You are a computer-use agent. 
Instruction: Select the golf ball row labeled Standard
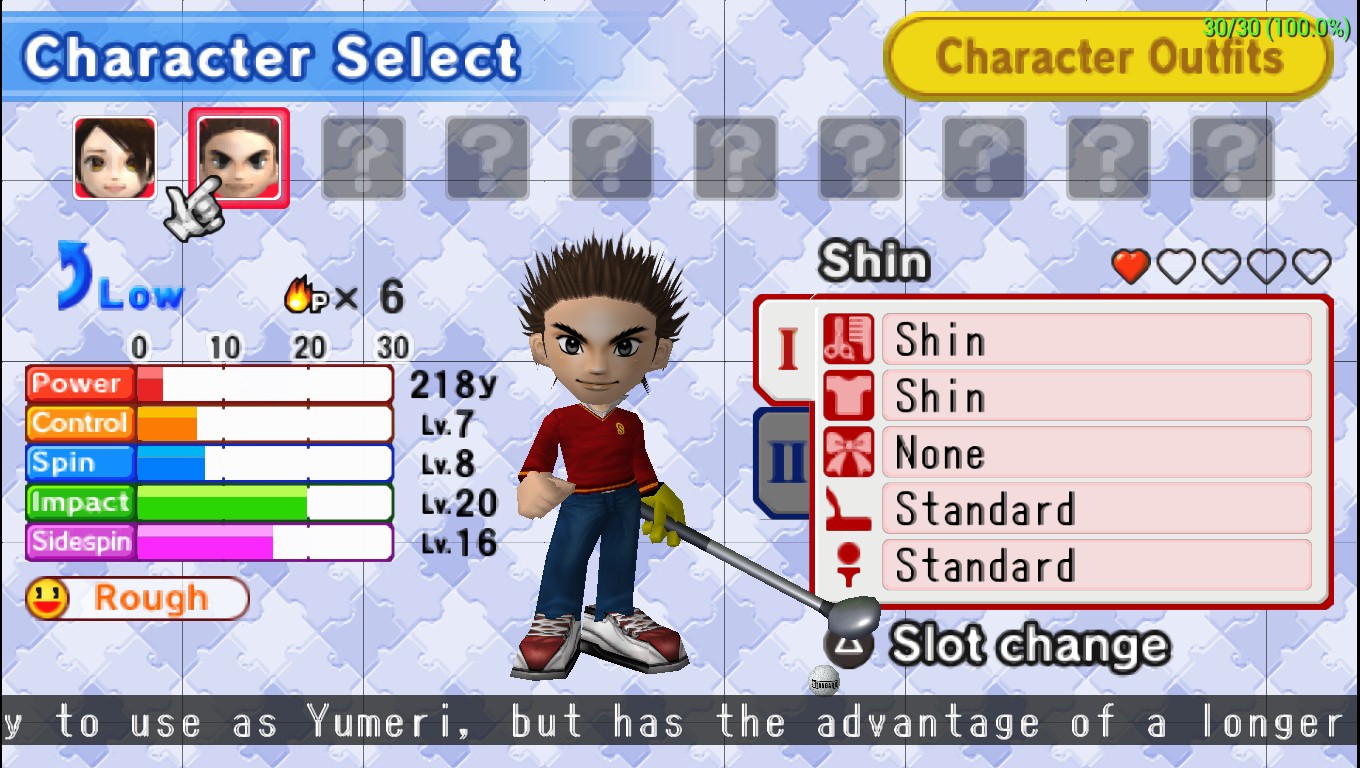[x=1067, y=565]
